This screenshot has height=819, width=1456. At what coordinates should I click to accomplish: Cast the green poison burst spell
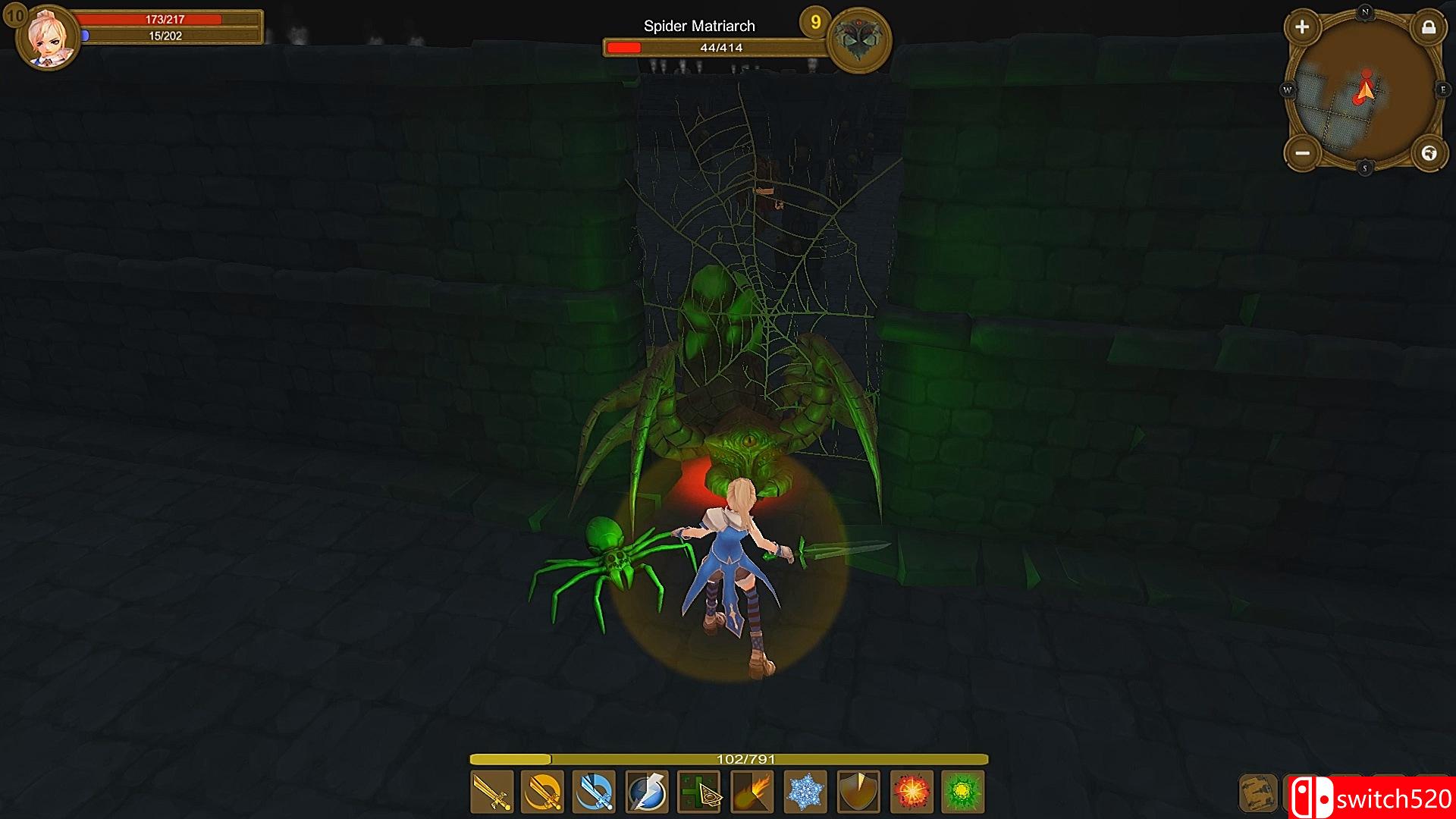coord(963,792)
